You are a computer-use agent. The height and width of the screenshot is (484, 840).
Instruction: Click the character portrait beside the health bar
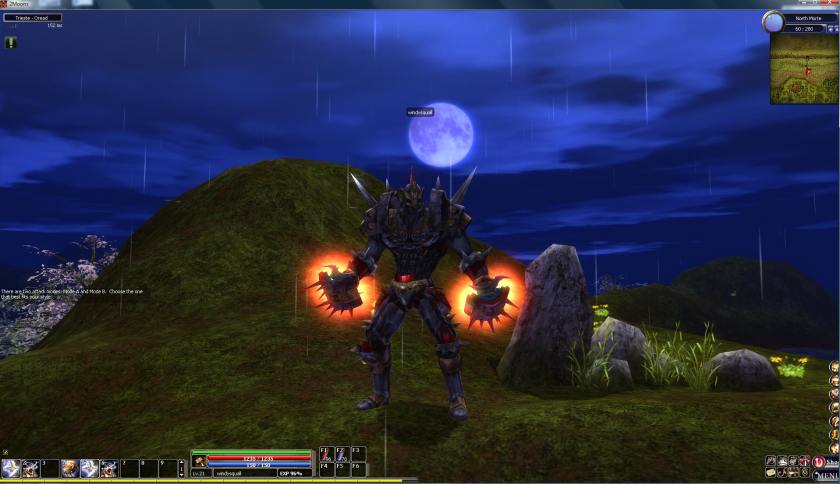(x=200, y=461)
